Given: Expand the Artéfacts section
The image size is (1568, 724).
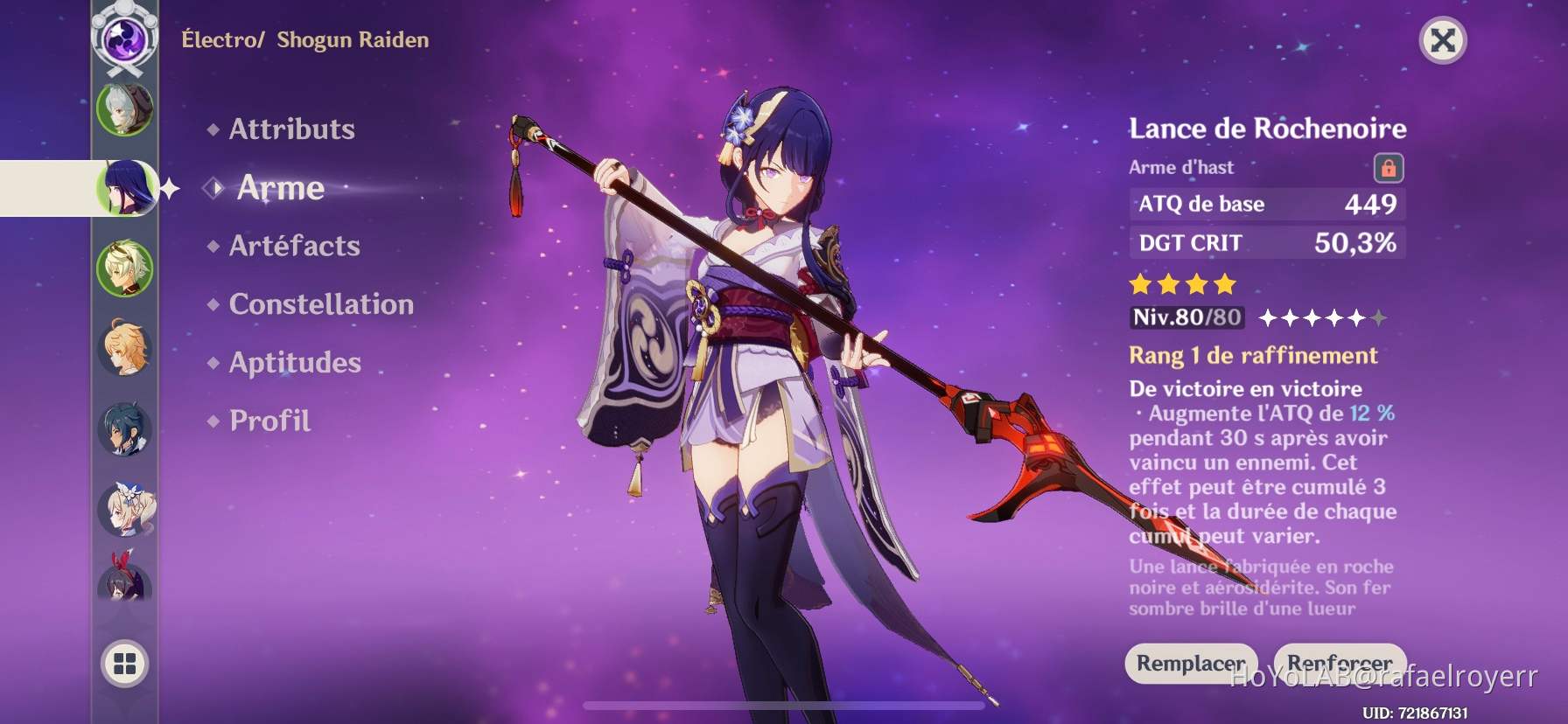Looking at the screenshot, I should 294,246.
